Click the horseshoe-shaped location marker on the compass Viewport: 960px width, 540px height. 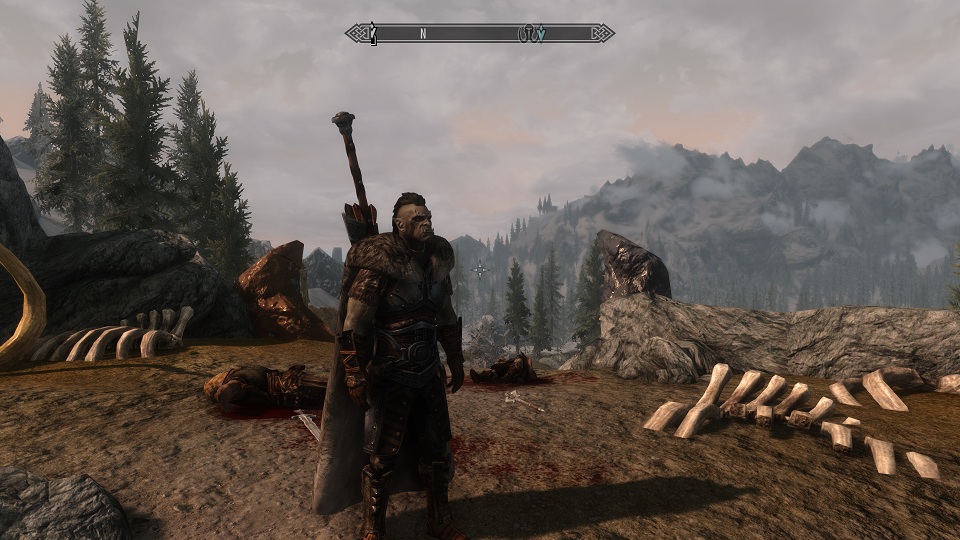(x=526, y=33)
